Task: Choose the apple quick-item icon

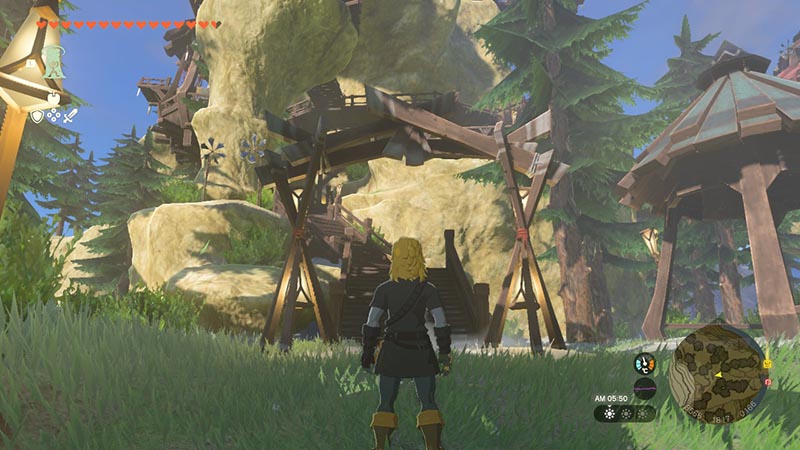Action: click(53, 99)
